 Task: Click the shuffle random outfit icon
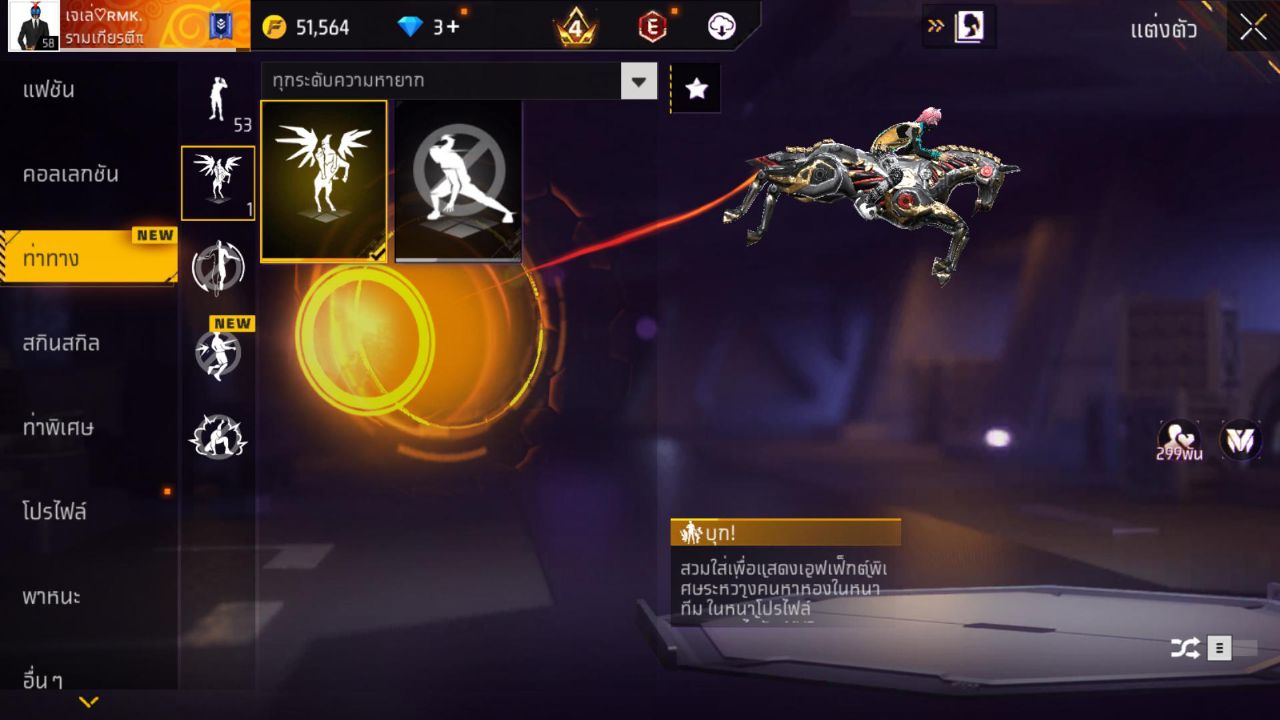click(1184, 648)
